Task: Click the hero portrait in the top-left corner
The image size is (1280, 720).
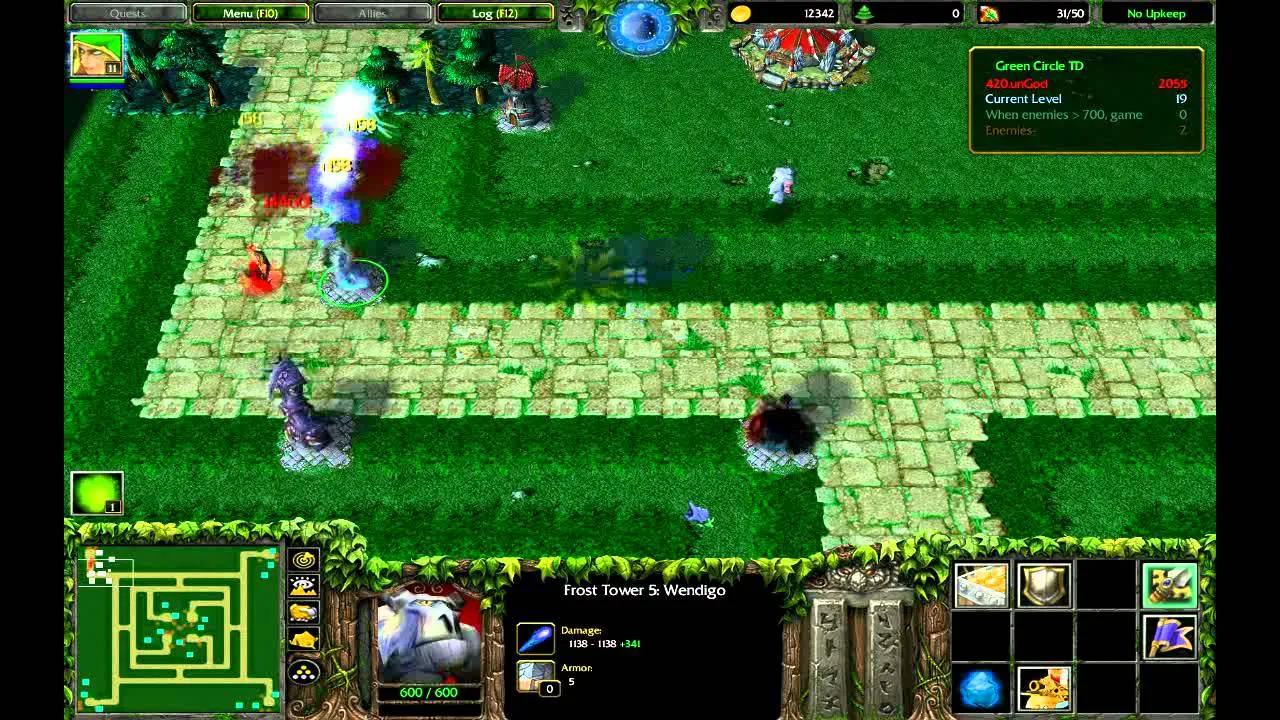Action: pyautogui.click(x=95, y=55)
